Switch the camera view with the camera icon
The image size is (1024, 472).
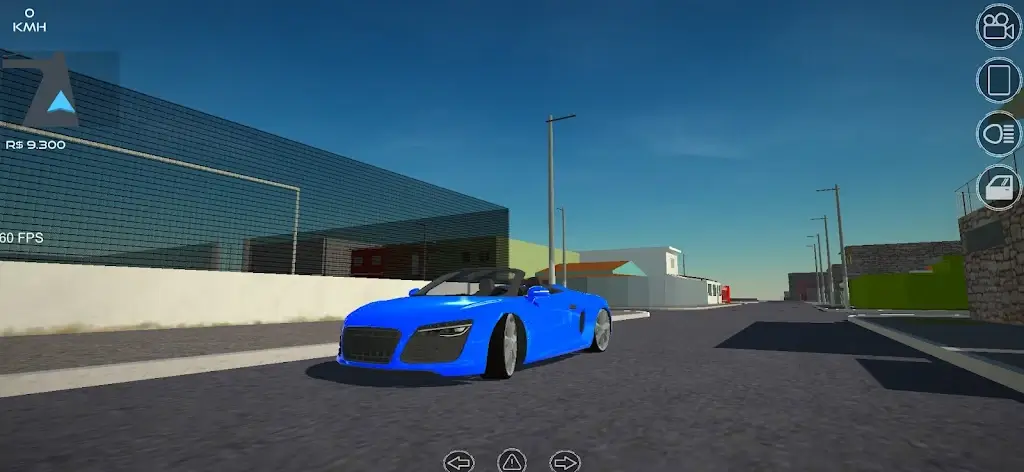(x=998, y=26)
